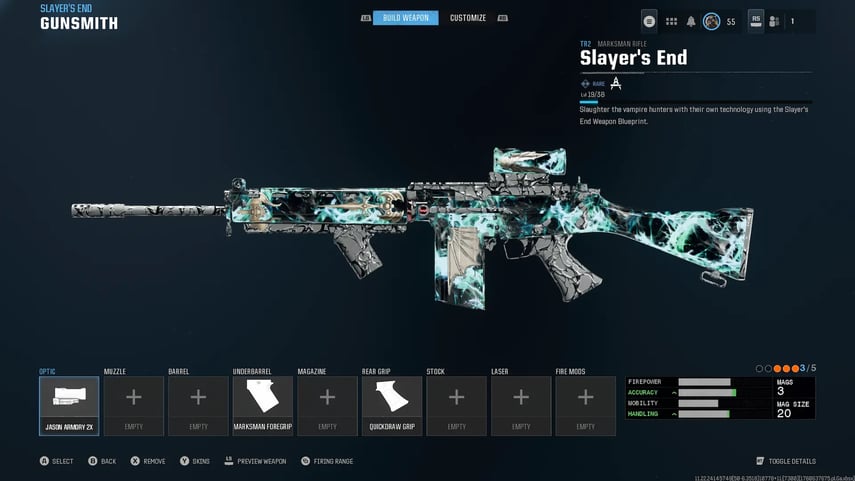The height and width of the screenshot is (481, 855).
Task: Open the main menu list icon
Action: click(x=650, y=21)
